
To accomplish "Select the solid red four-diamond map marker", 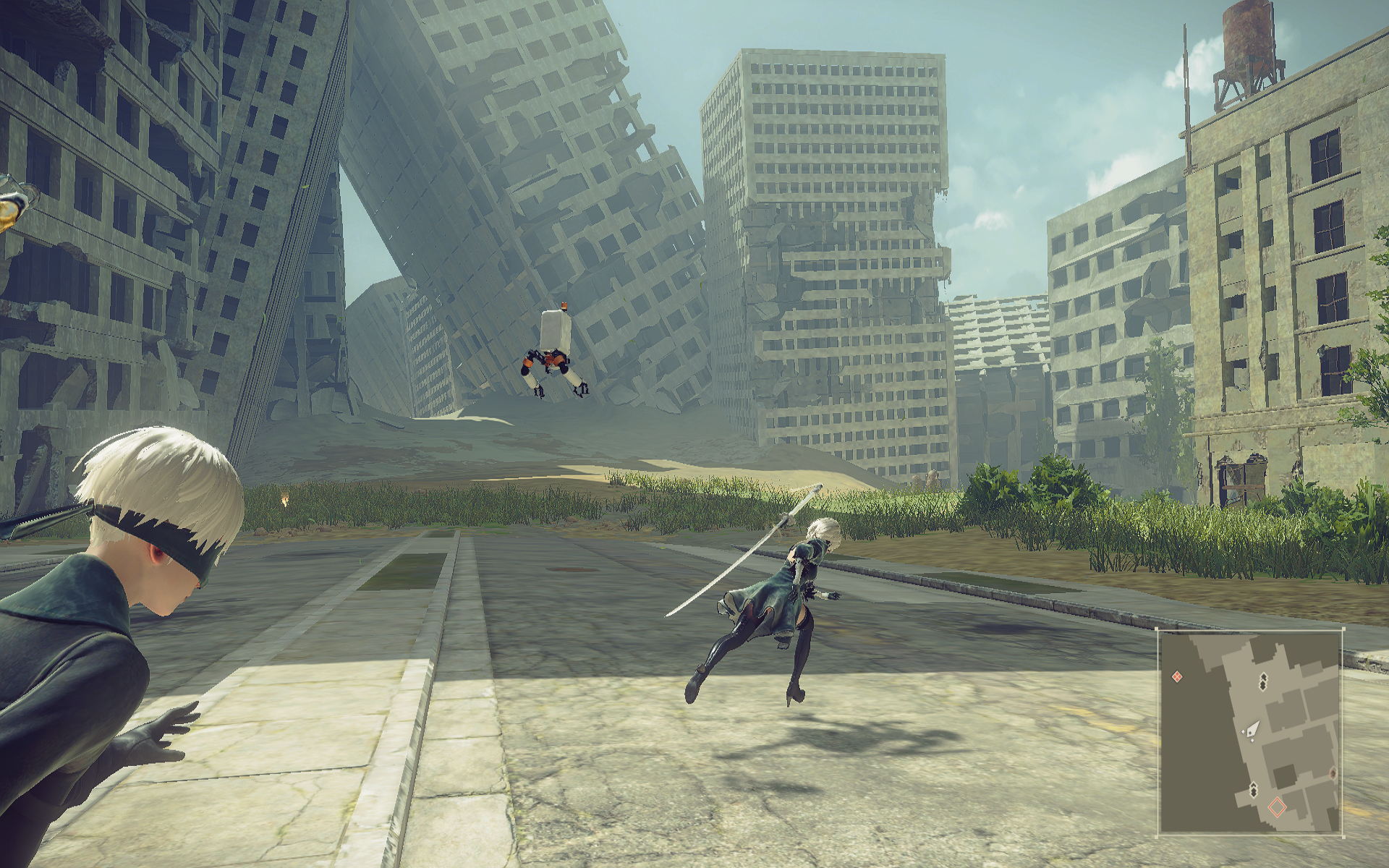I will (1177, 676).
